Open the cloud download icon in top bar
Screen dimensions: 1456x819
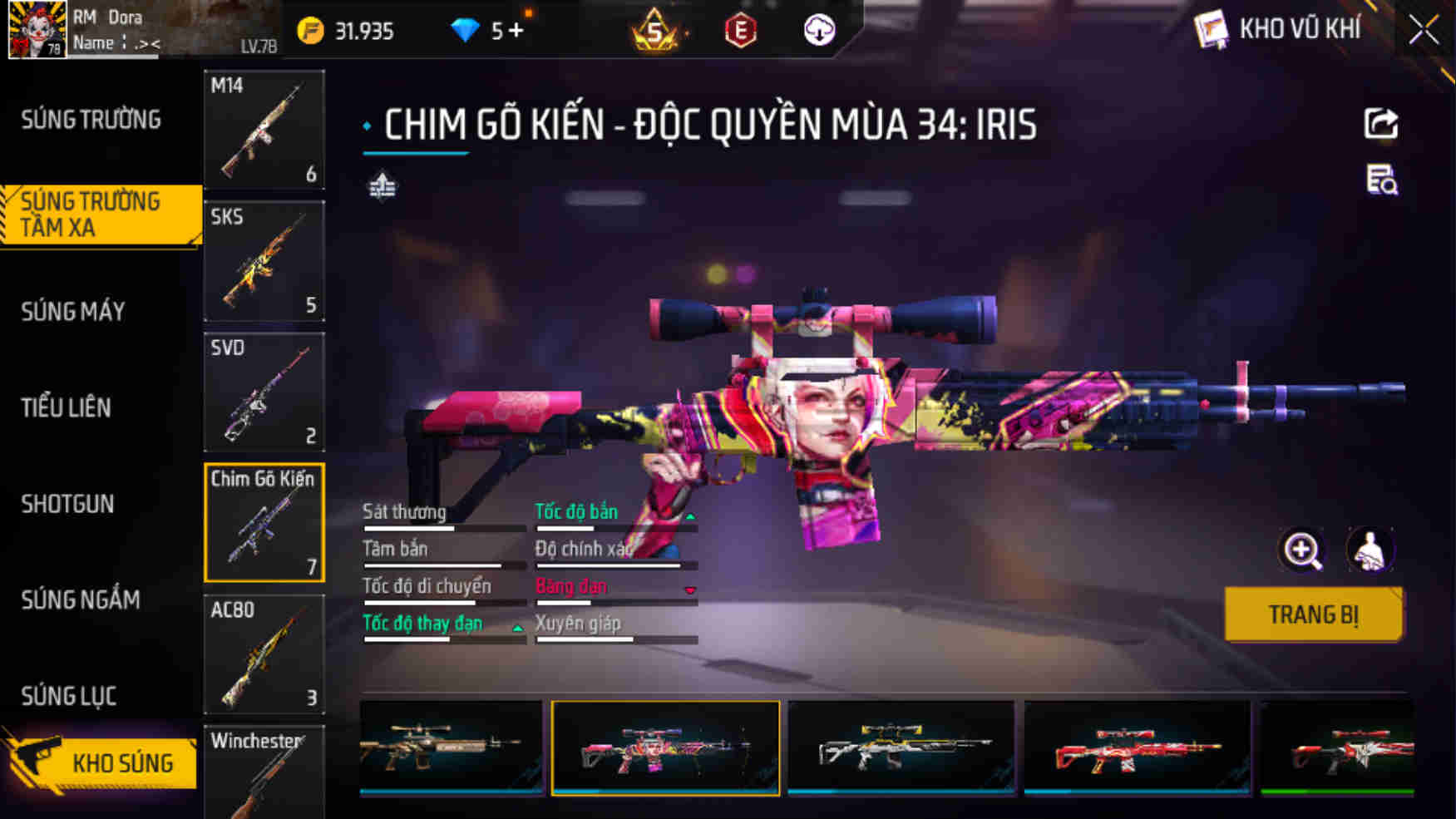click(x=817, y=31)
